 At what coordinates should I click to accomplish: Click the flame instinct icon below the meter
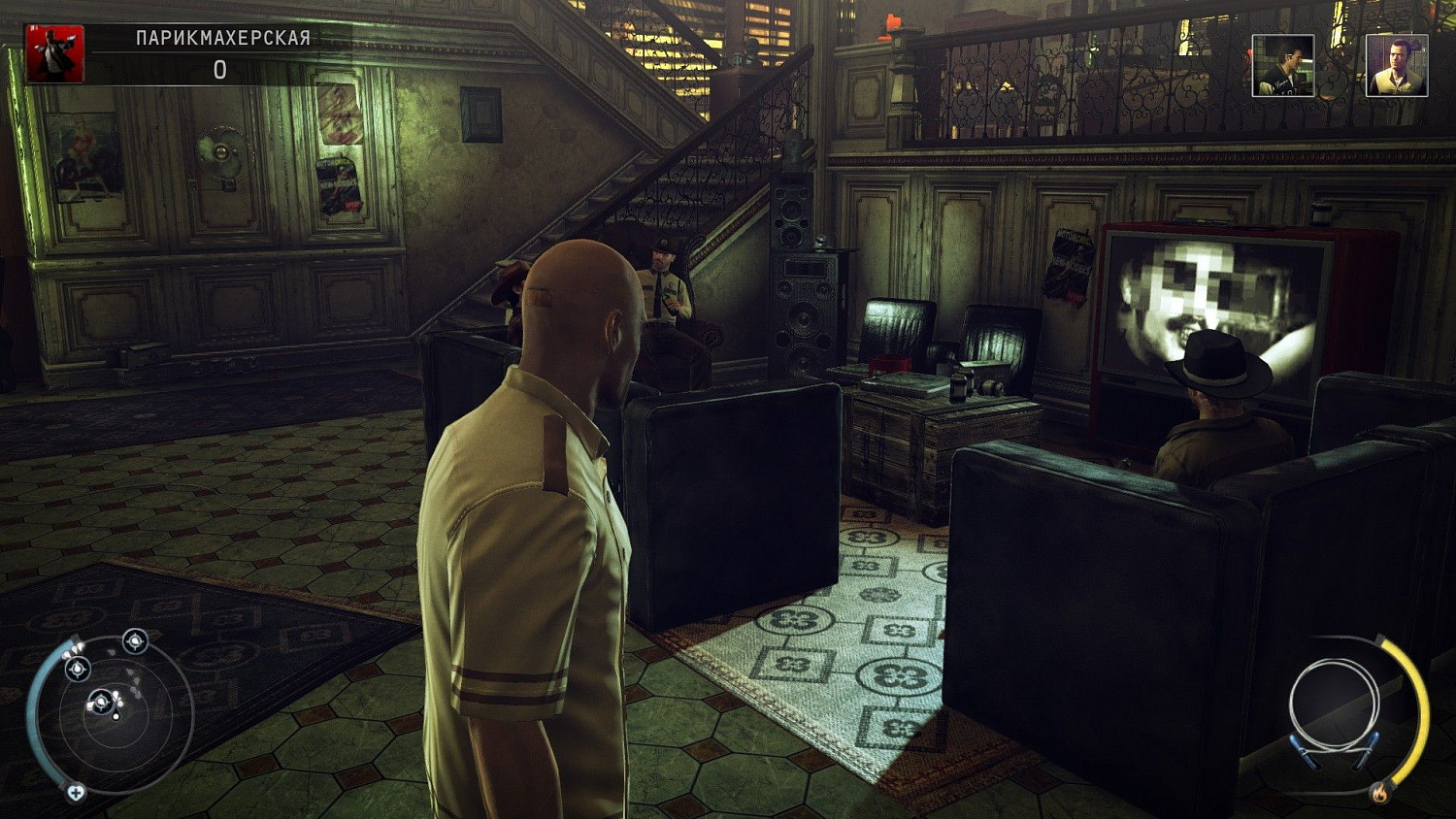[1379, 794]
